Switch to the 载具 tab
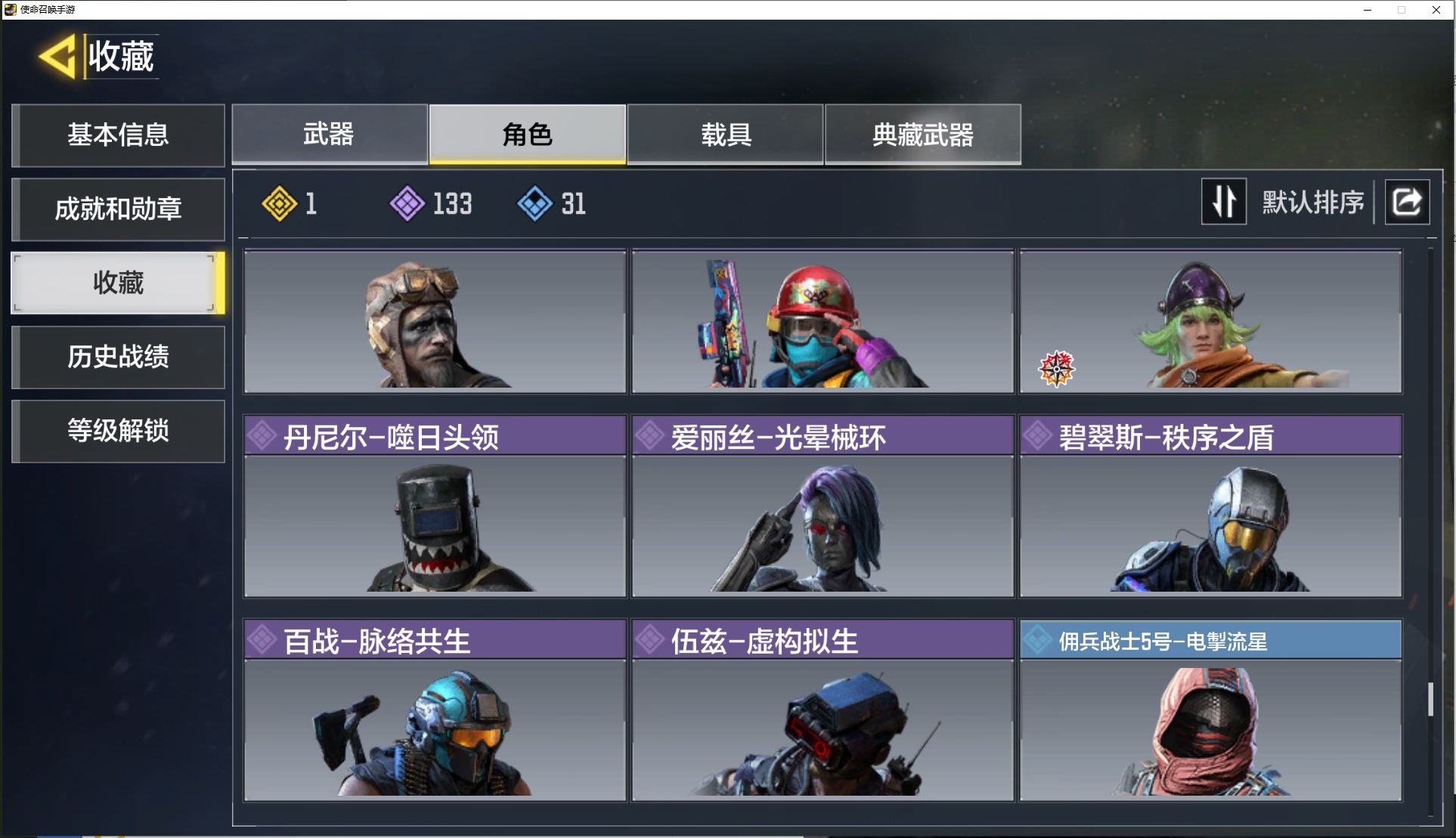 click(x=725, y=135)
